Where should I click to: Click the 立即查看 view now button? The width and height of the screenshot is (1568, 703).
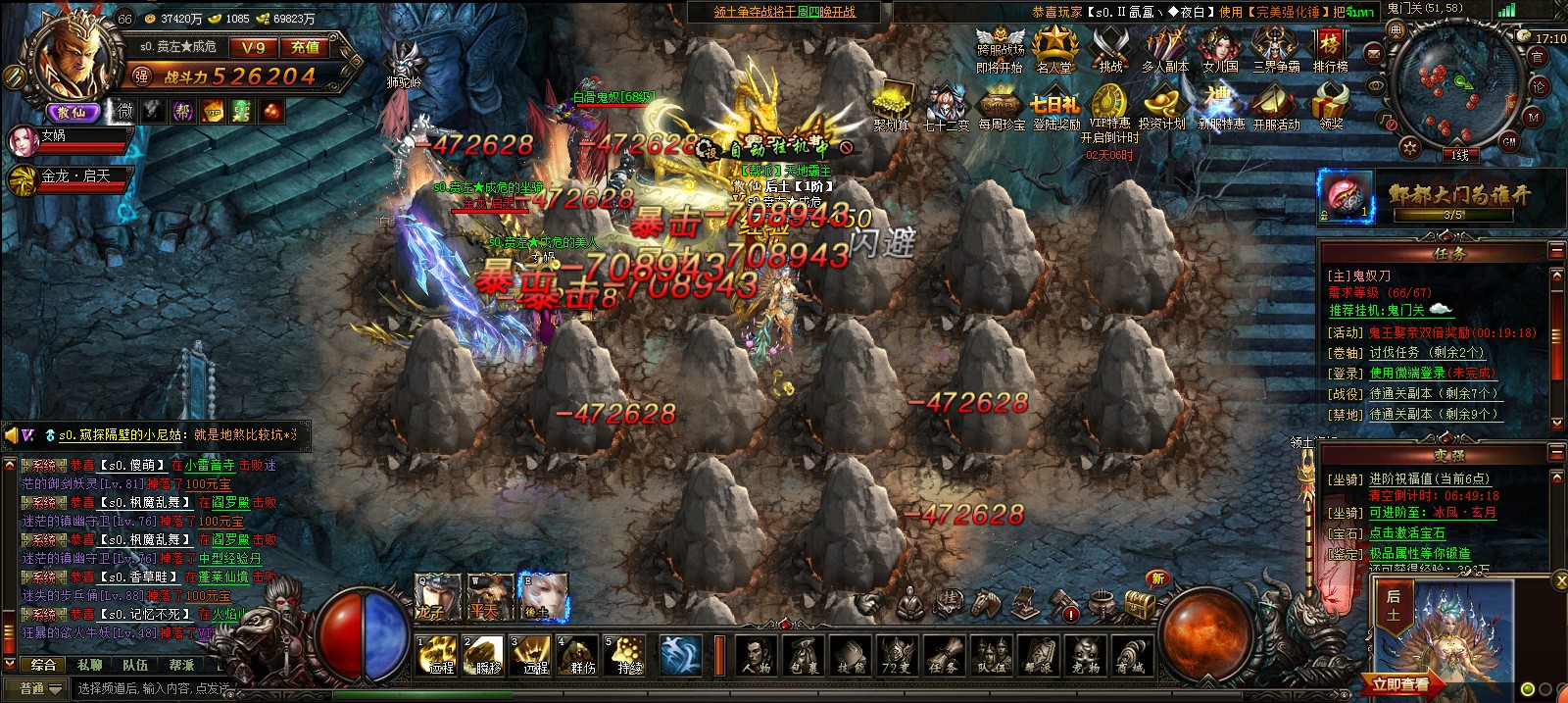pyautogui.click(x=1399, y=684)
